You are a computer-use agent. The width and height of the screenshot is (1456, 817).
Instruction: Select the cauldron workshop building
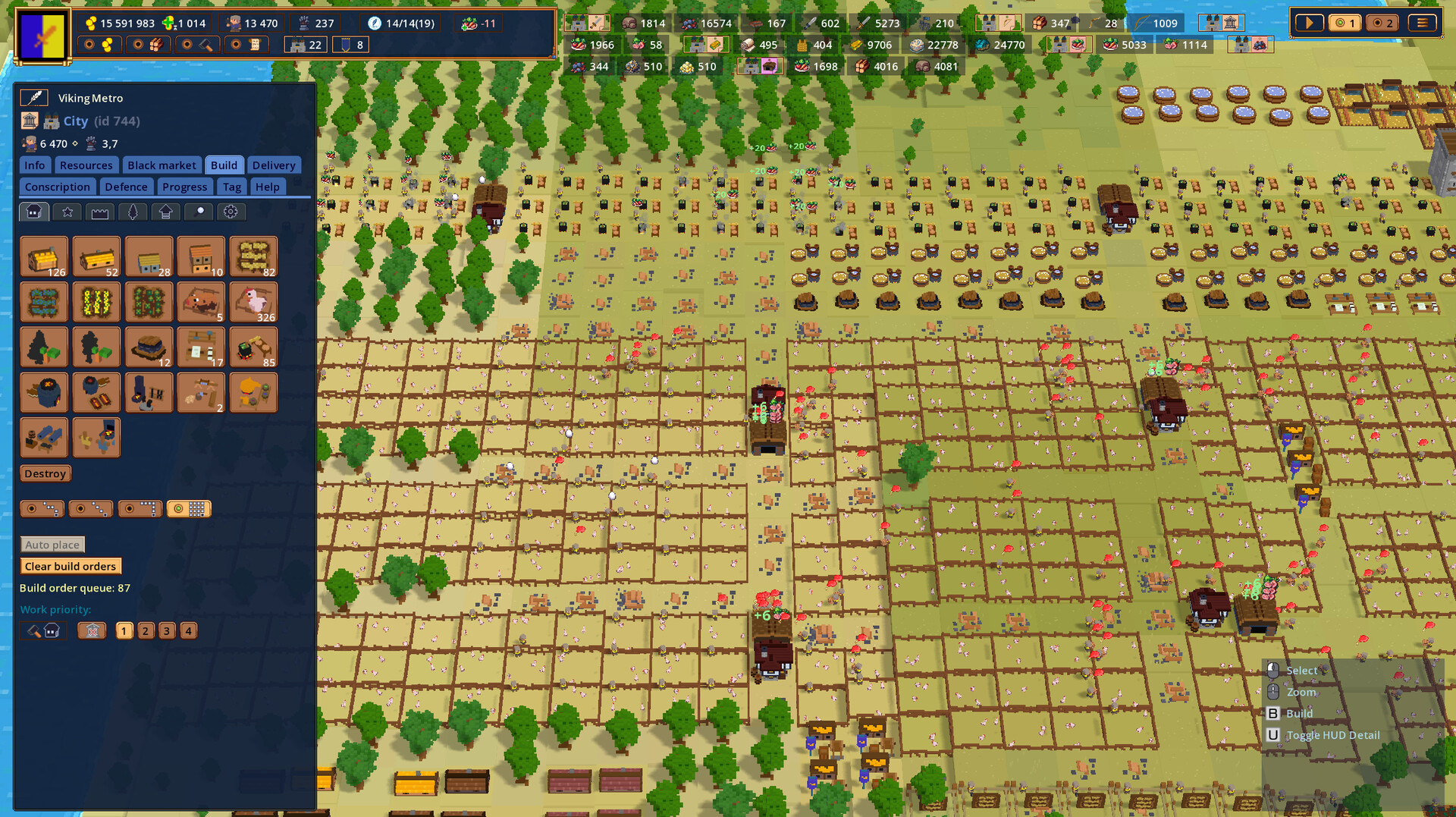(253, 347)
